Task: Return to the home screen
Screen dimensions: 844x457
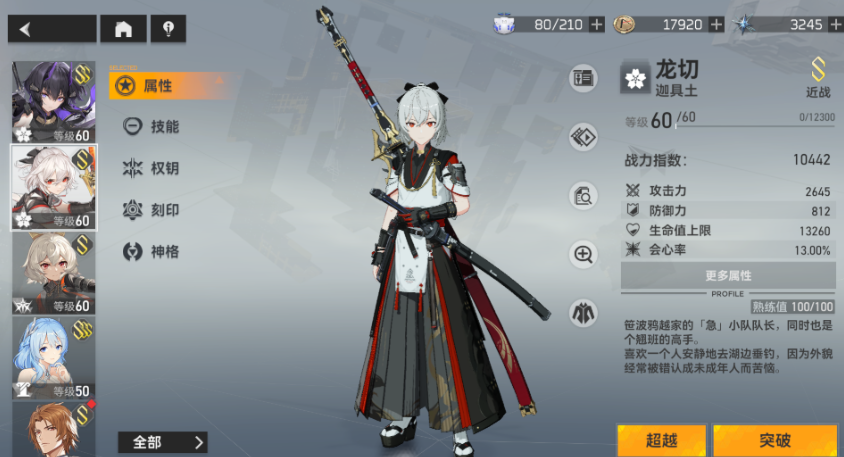Action: [123, 29]
